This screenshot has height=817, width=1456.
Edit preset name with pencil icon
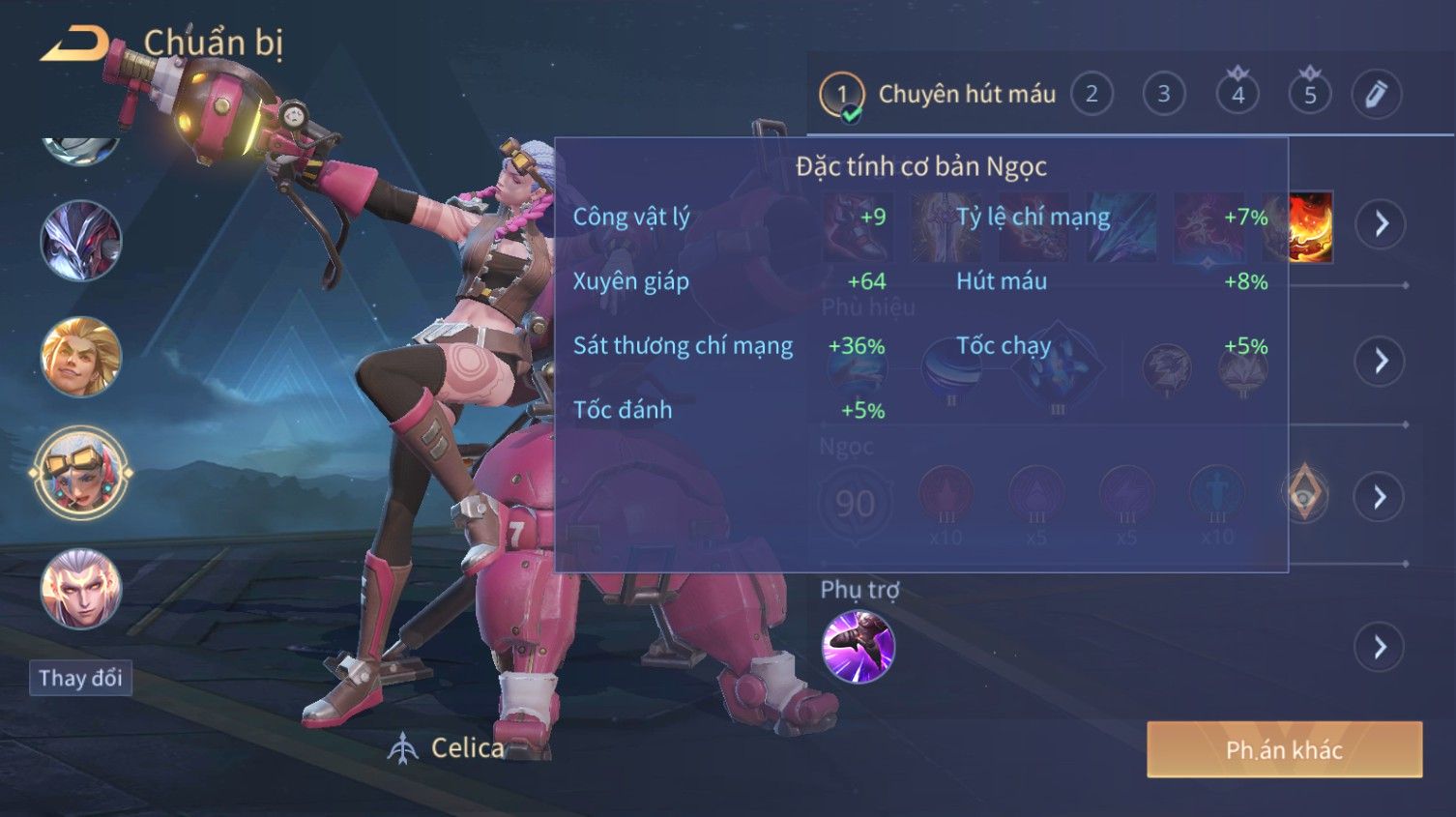coord(1376,95)
